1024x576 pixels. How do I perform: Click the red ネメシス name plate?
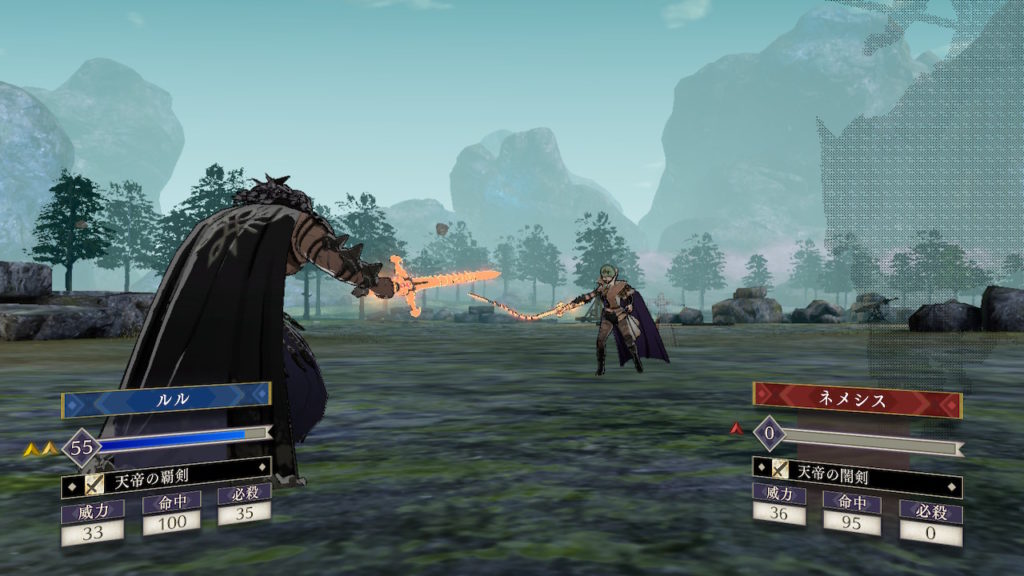coord(856,398)
